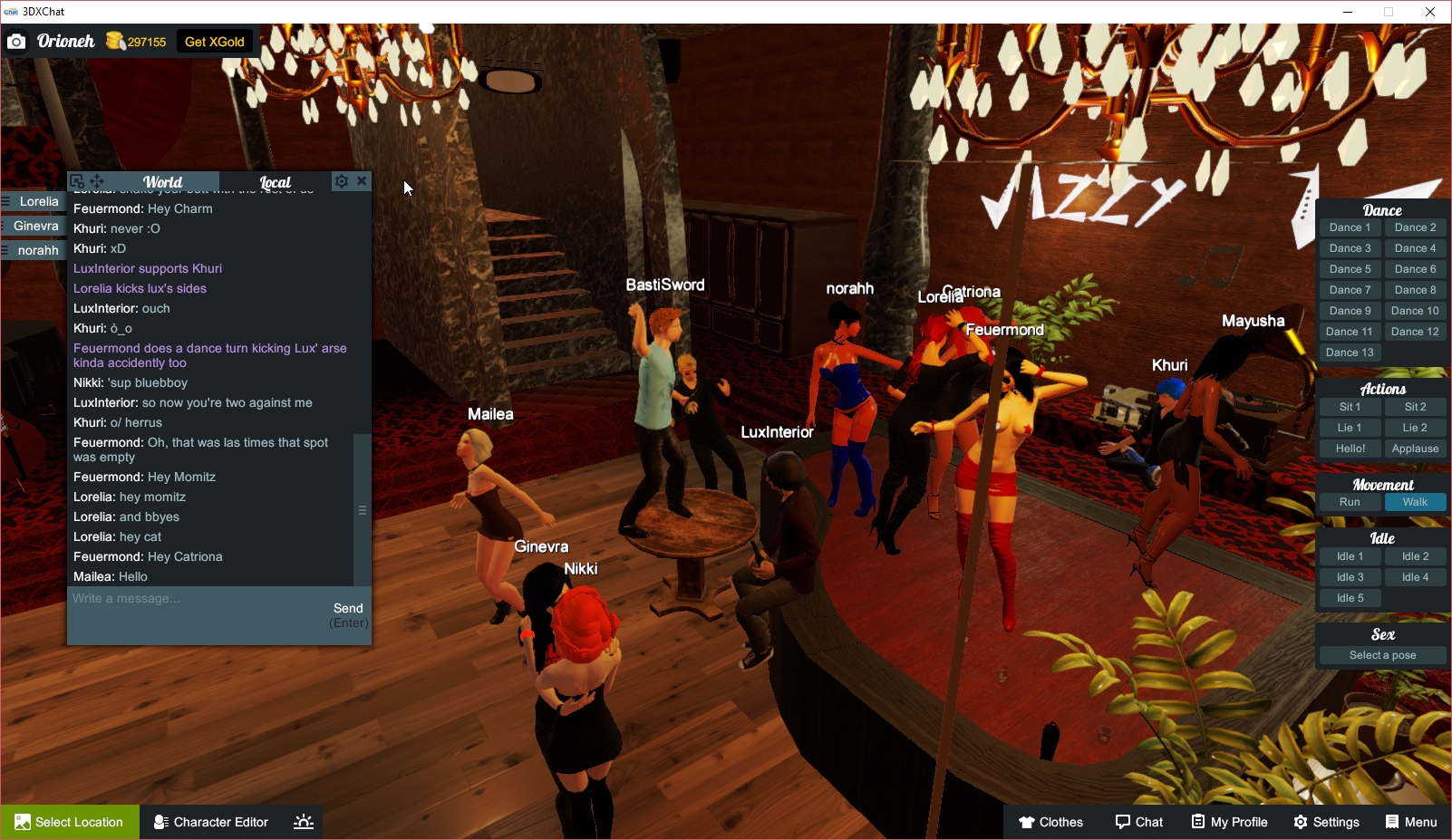Enable Walk movement mode
1452x840 pixels.
[x=1415, y=501]
